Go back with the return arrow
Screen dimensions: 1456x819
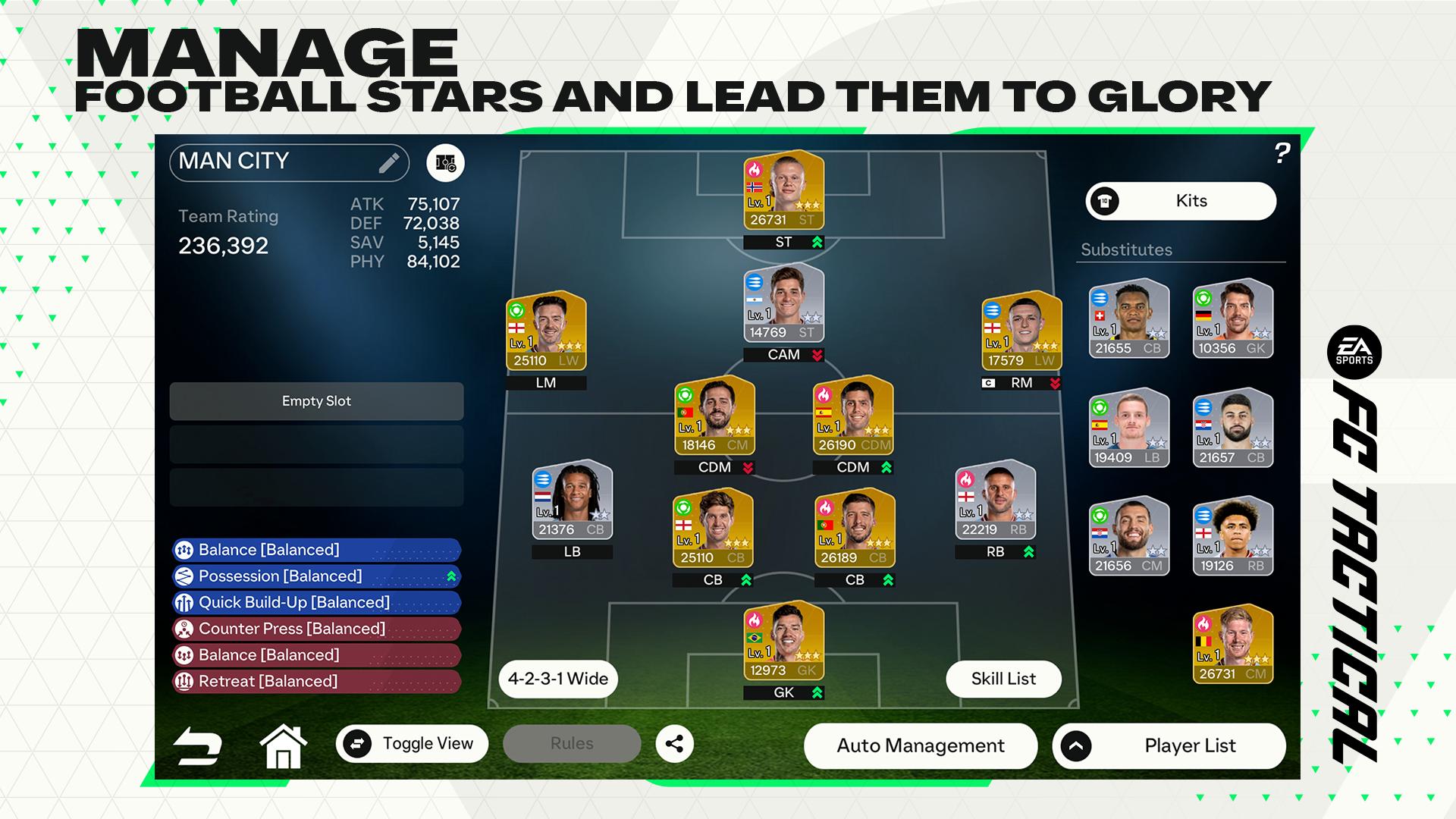tap(197, 746)
